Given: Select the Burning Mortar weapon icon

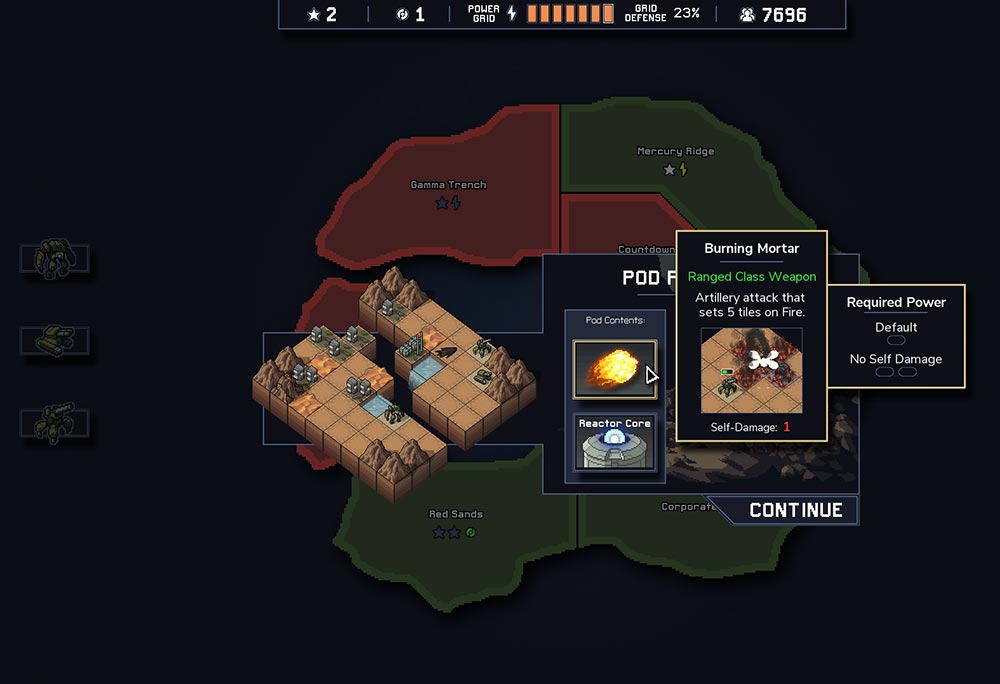Looking at the screenshot, I should [614, 368].
